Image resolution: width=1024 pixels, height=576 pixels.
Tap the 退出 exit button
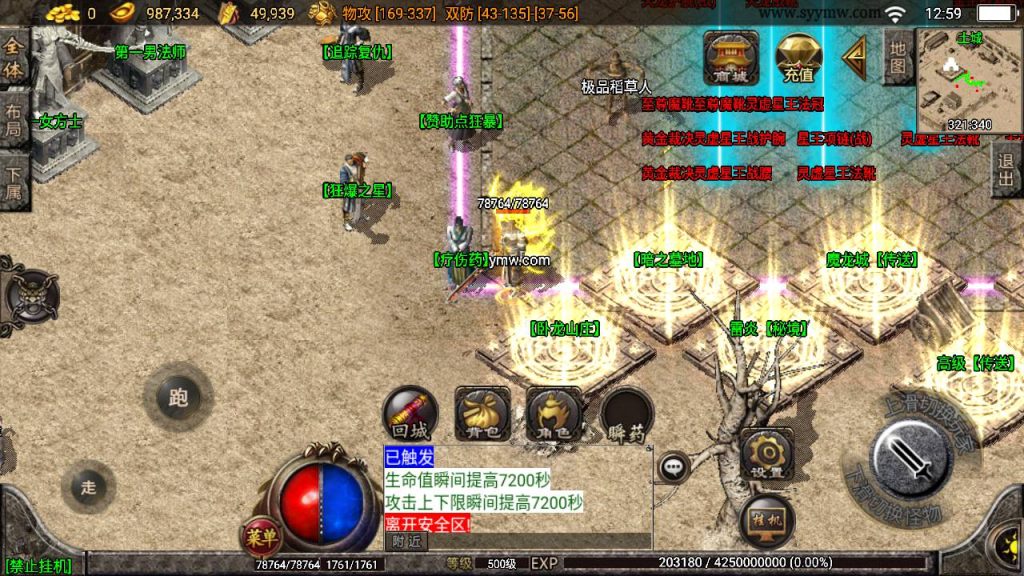pyautogui.click(x=1006, y=170)
